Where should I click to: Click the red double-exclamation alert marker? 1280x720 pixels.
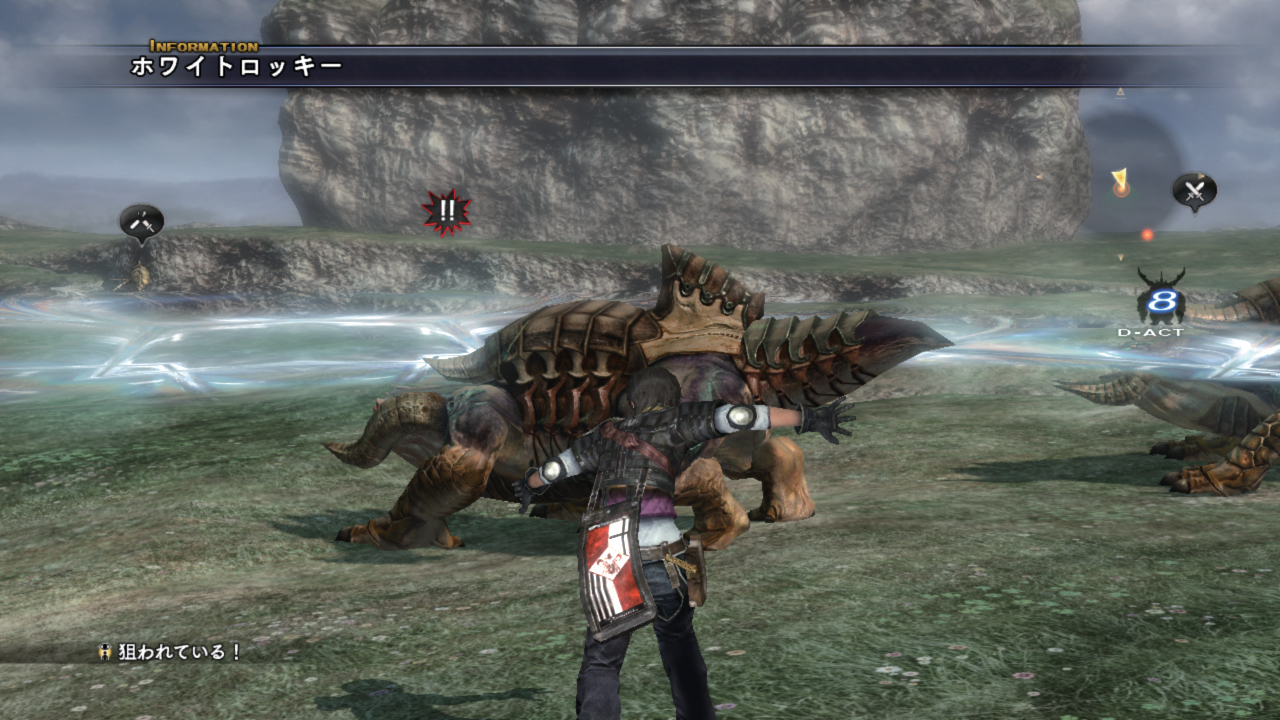tap(446, 211)
